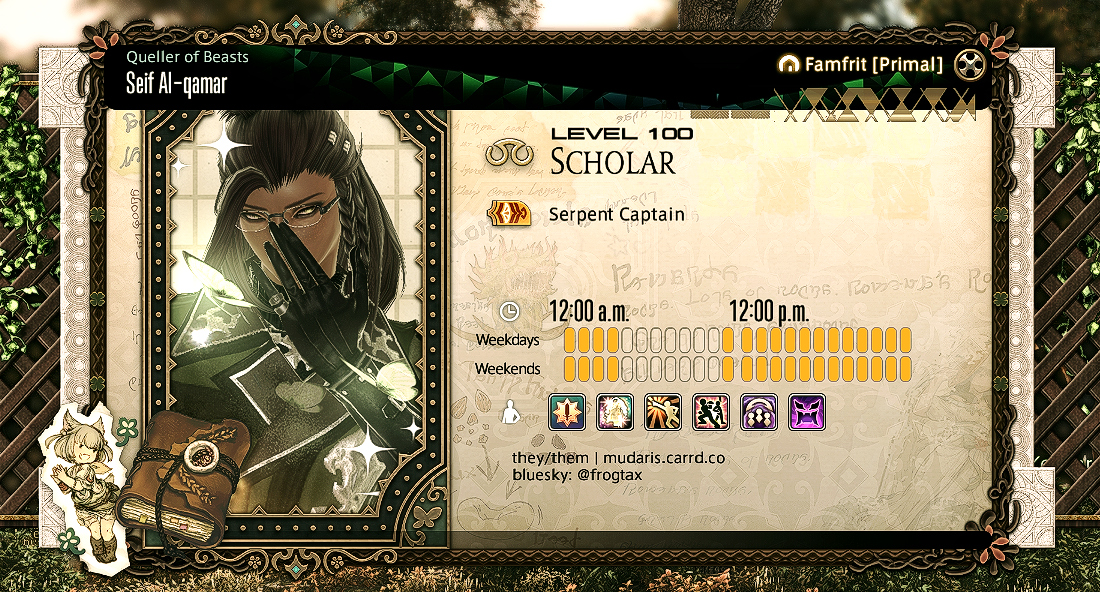Select the two running figures activity icon
Screen dimensions: 1100x592
click(x=711, y=412)
